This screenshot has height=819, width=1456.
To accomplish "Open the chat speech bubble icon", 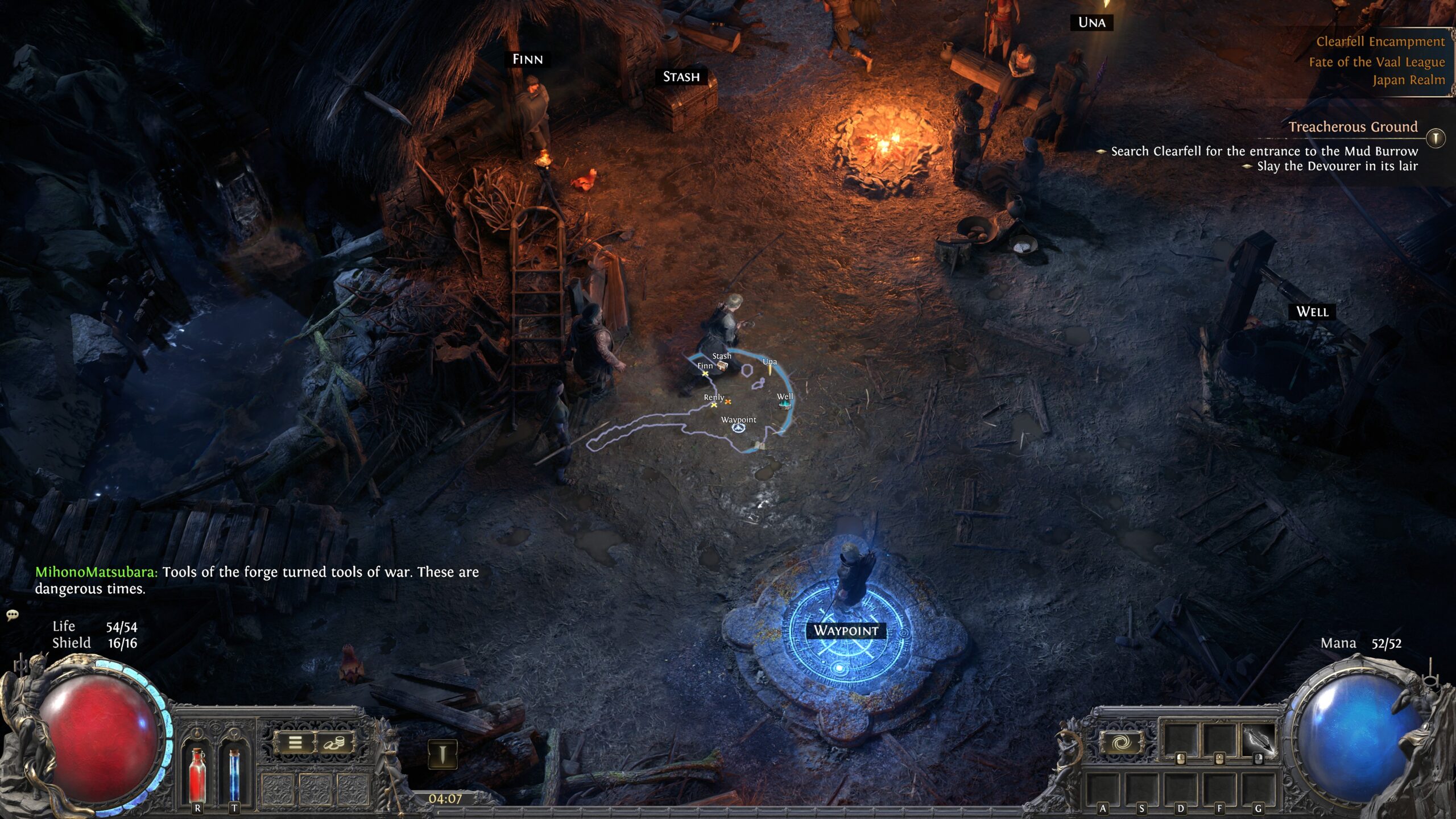I will click(x=13, y=615).
